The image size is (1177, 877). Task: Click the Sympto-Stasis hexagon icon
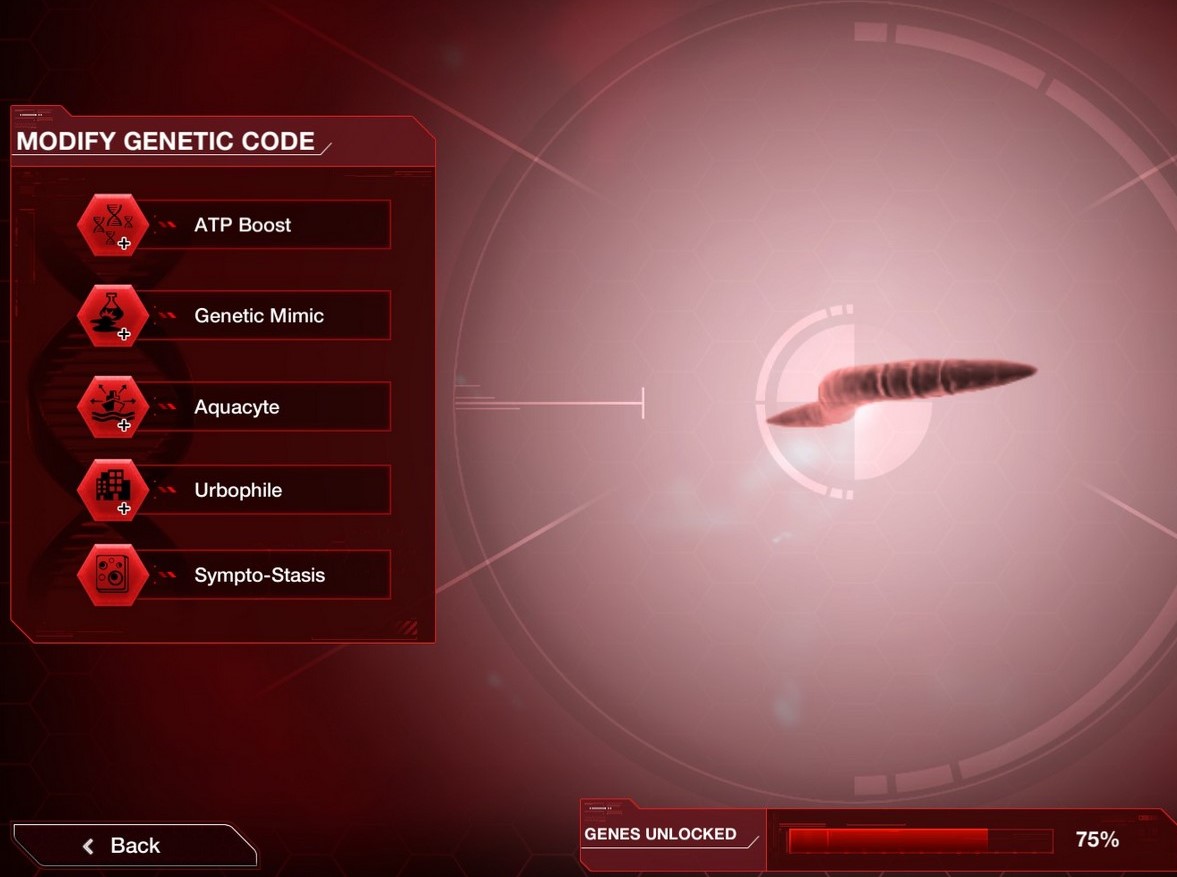click(113, 575)
